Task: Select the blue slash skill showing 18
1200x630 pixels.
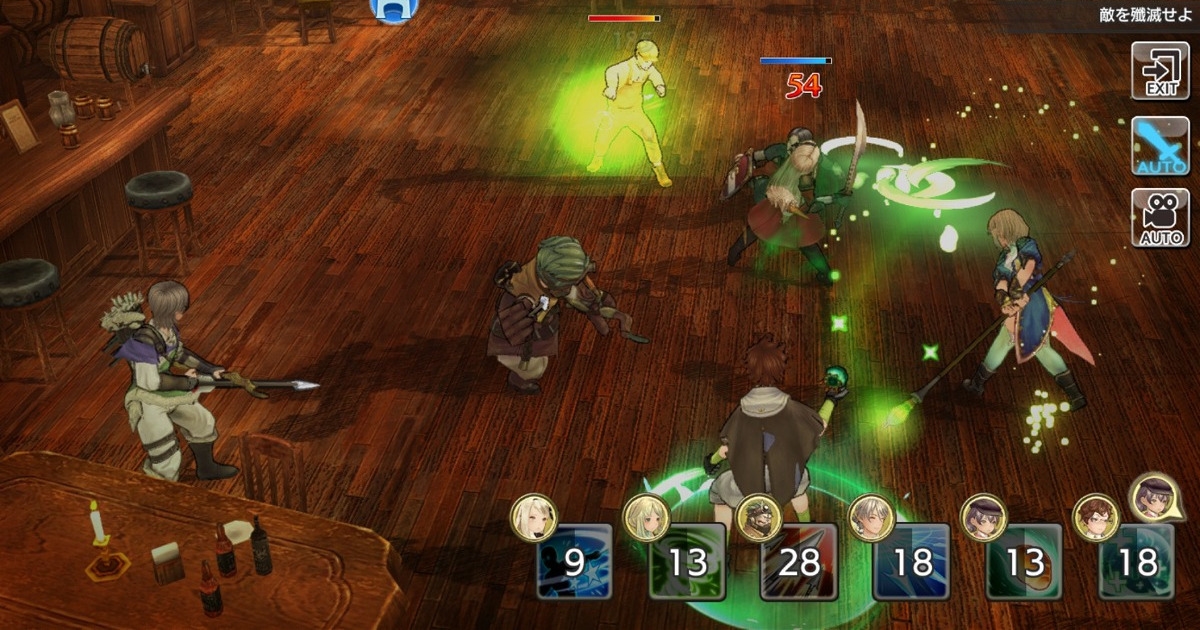Action: click(x=911, y=562)
